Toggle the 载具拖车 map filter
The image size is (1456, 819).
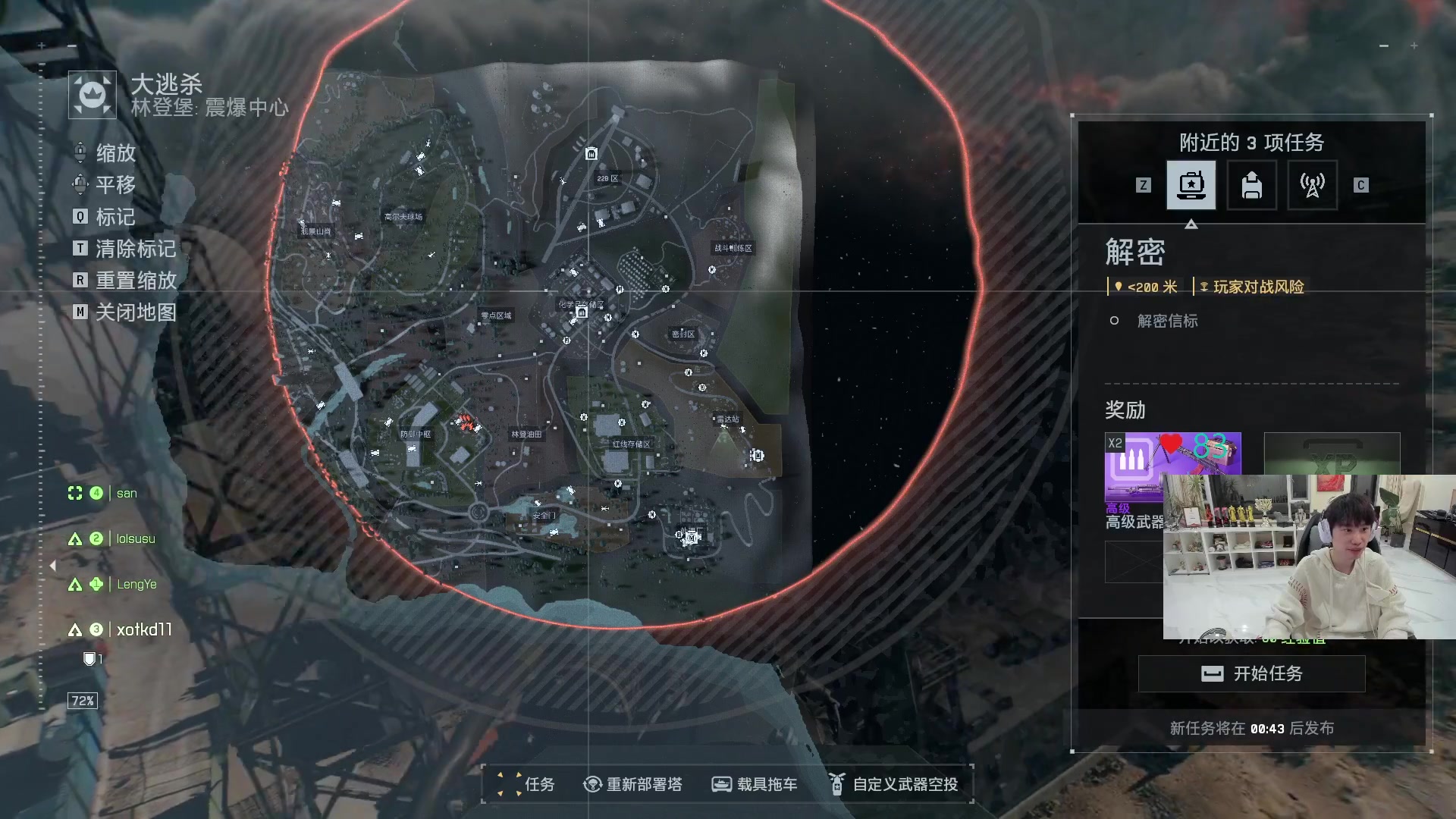pos(755,784)
